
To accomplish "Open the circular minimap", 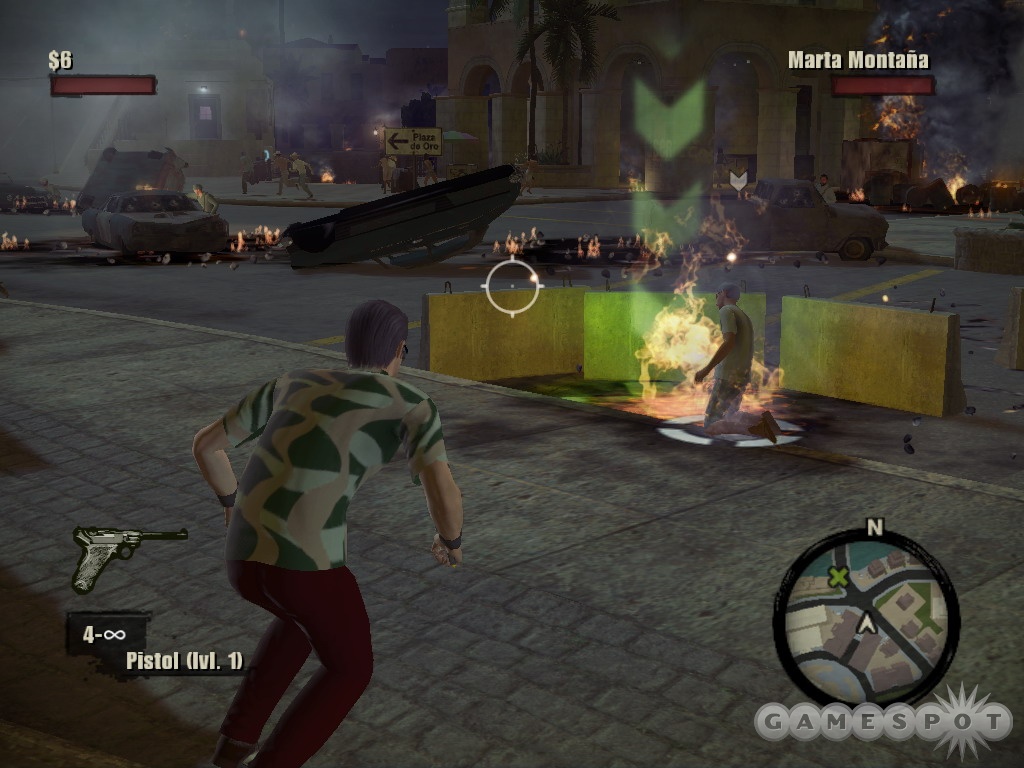I will click(866, 617).
